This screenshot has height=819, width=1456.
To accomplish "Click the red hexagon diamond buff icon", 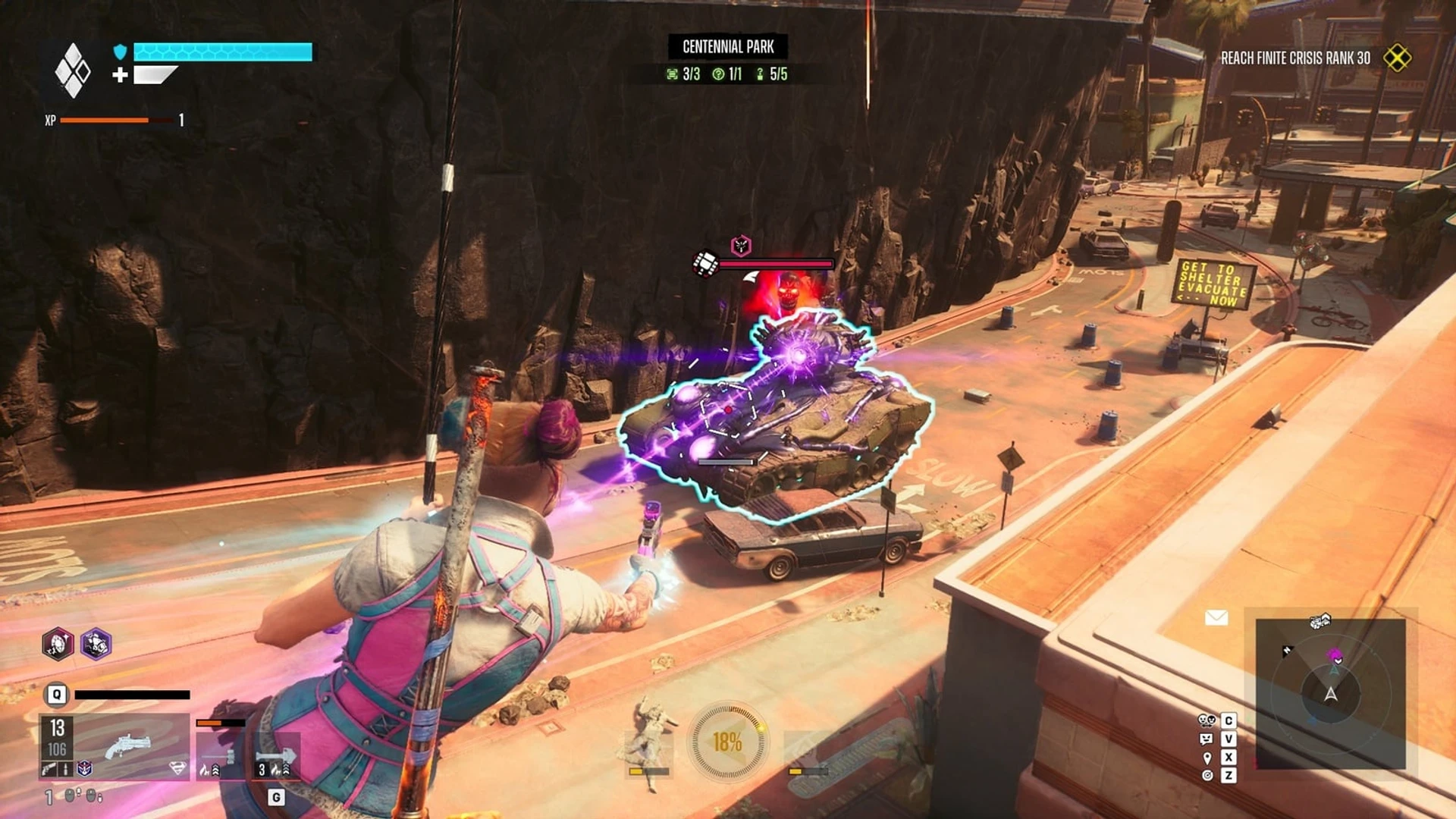I will pos(58,644).
